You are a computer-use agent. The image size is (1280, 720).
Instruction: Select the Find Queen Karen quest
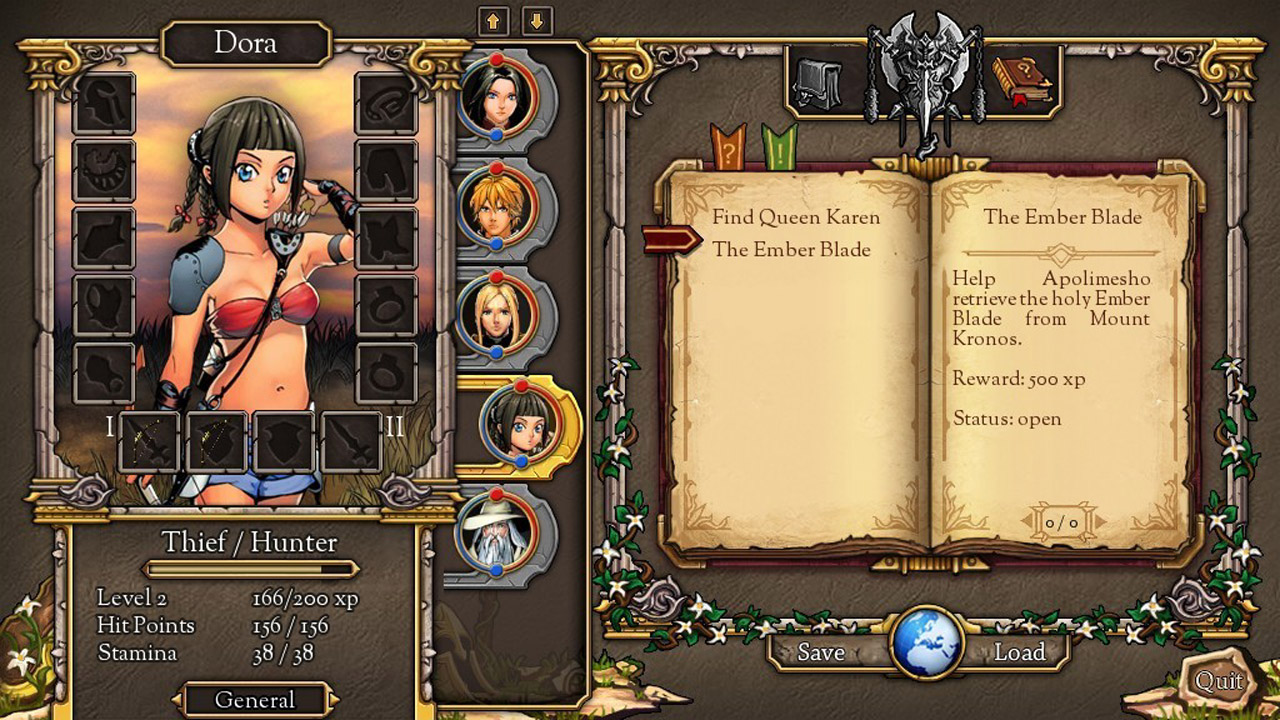pyautogui.click(x=796, y=217)
